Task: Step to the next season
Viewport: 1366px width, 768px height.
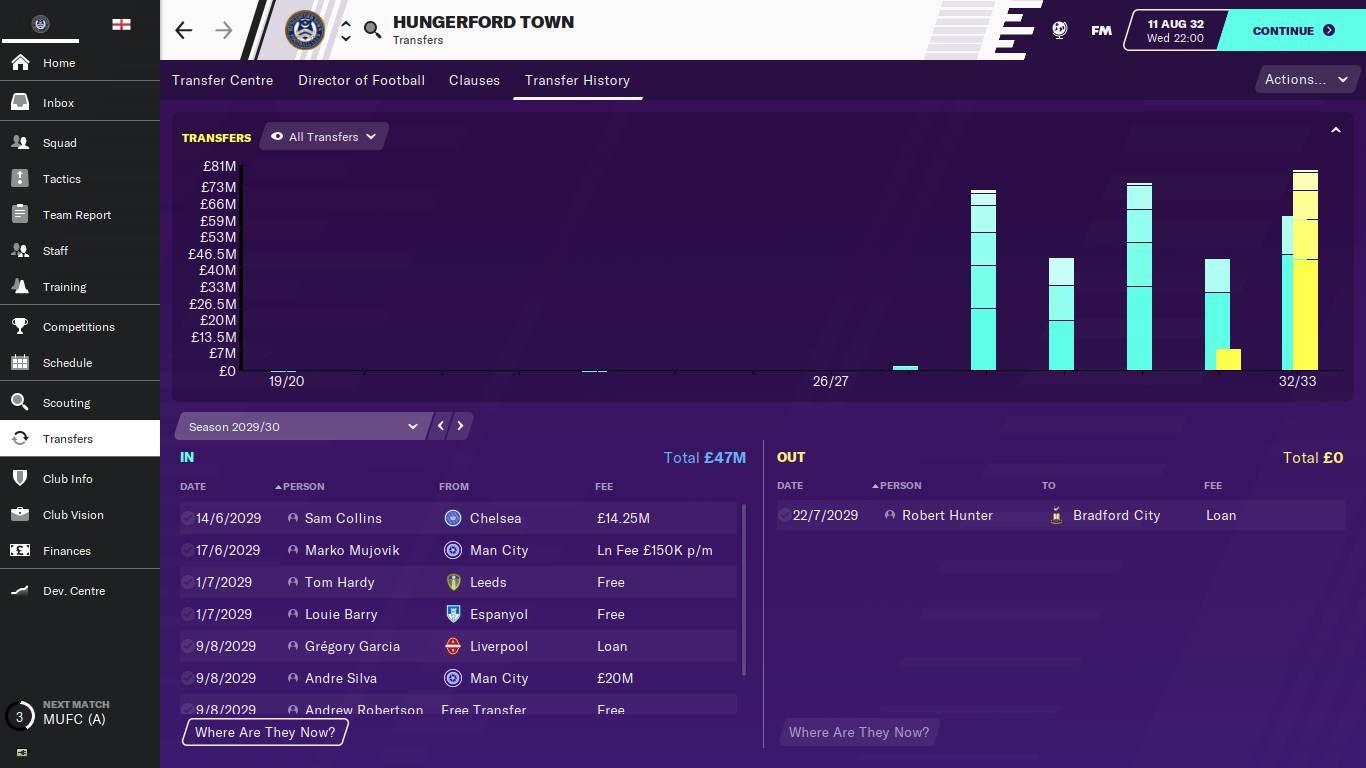Action: point(461,426)
